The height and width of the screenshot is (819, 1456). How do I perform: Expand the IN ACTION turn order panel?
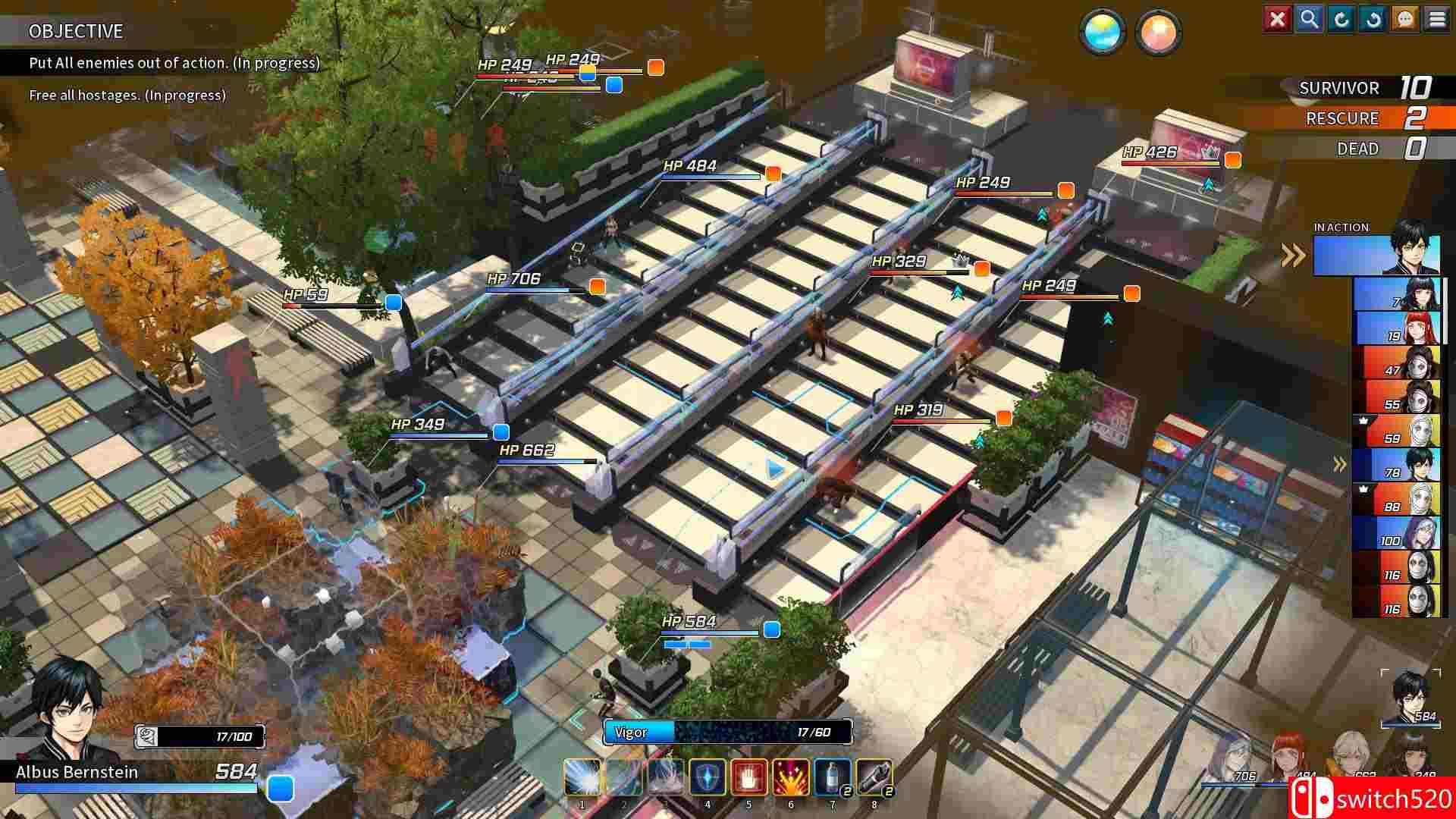click(1291, 256)
